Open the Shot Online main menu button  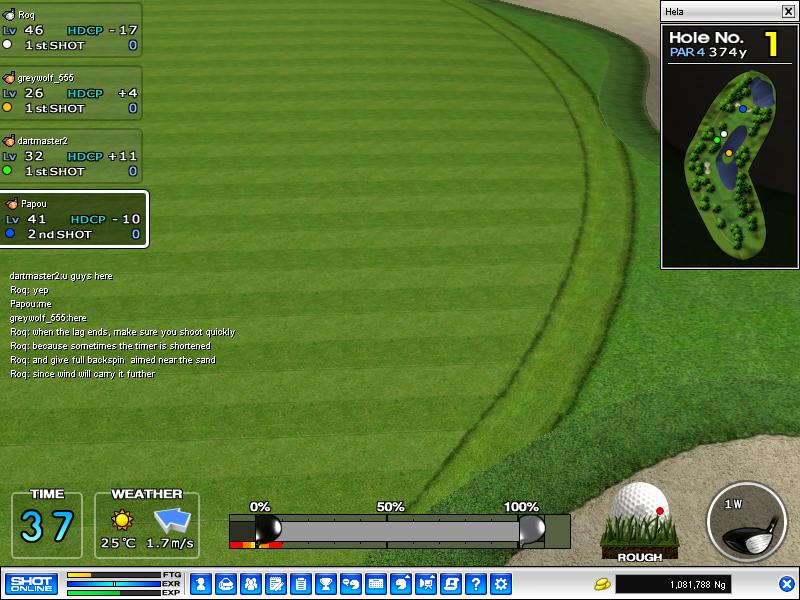(31, 584)
